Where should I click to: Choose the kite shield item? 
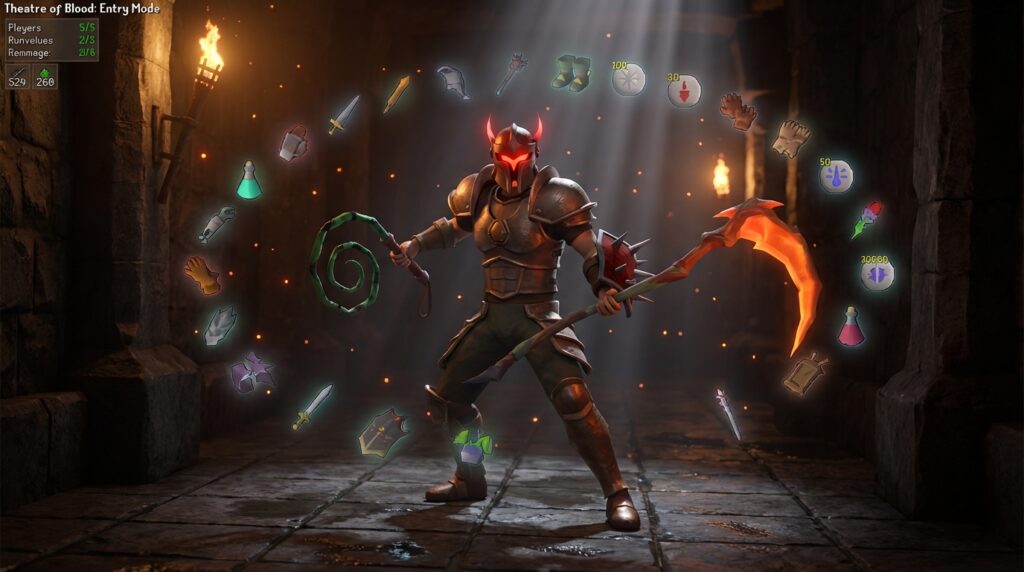[383, 432]
